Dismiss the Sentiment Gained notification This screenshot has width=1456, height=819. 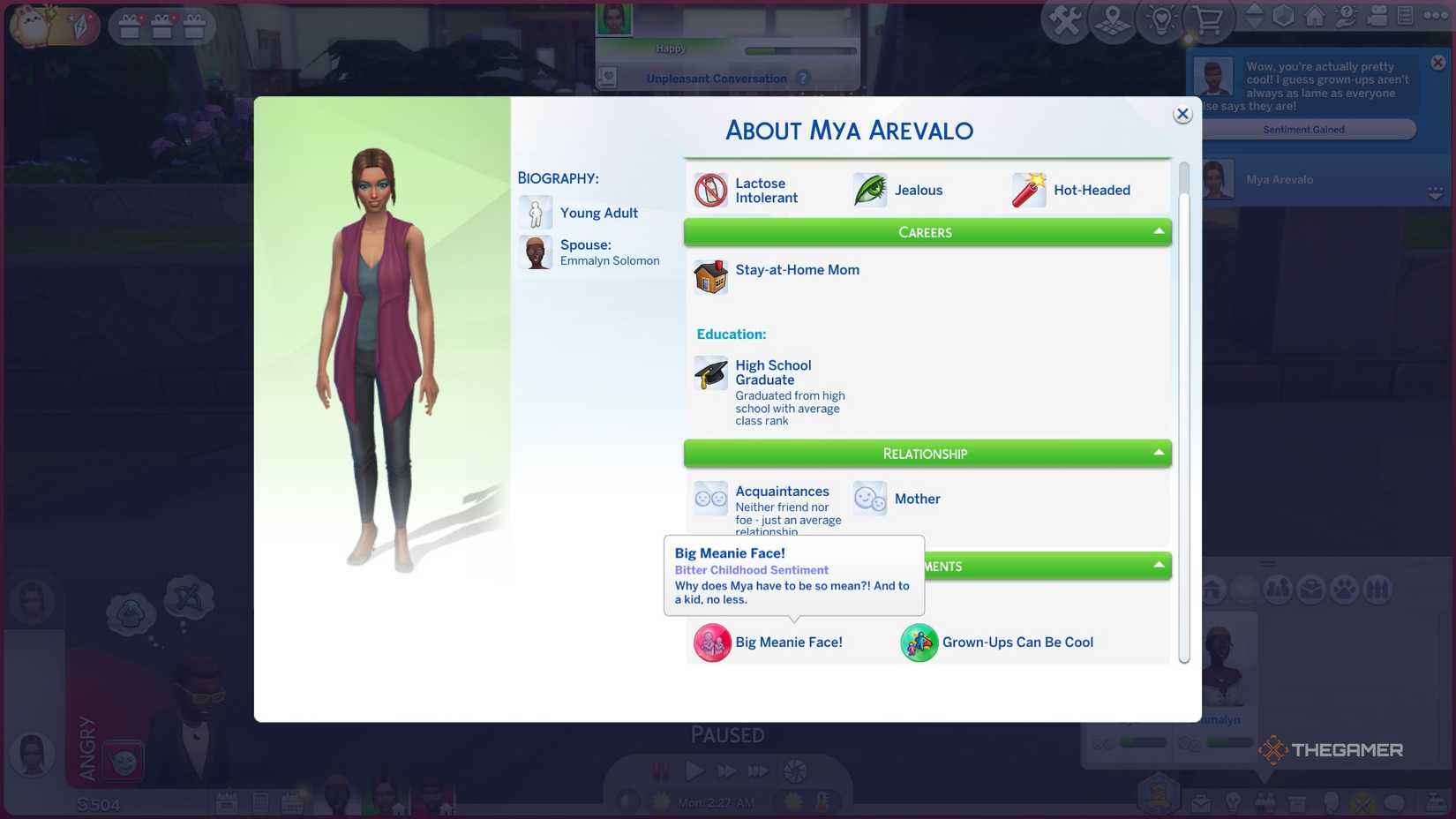(1437, 62)
